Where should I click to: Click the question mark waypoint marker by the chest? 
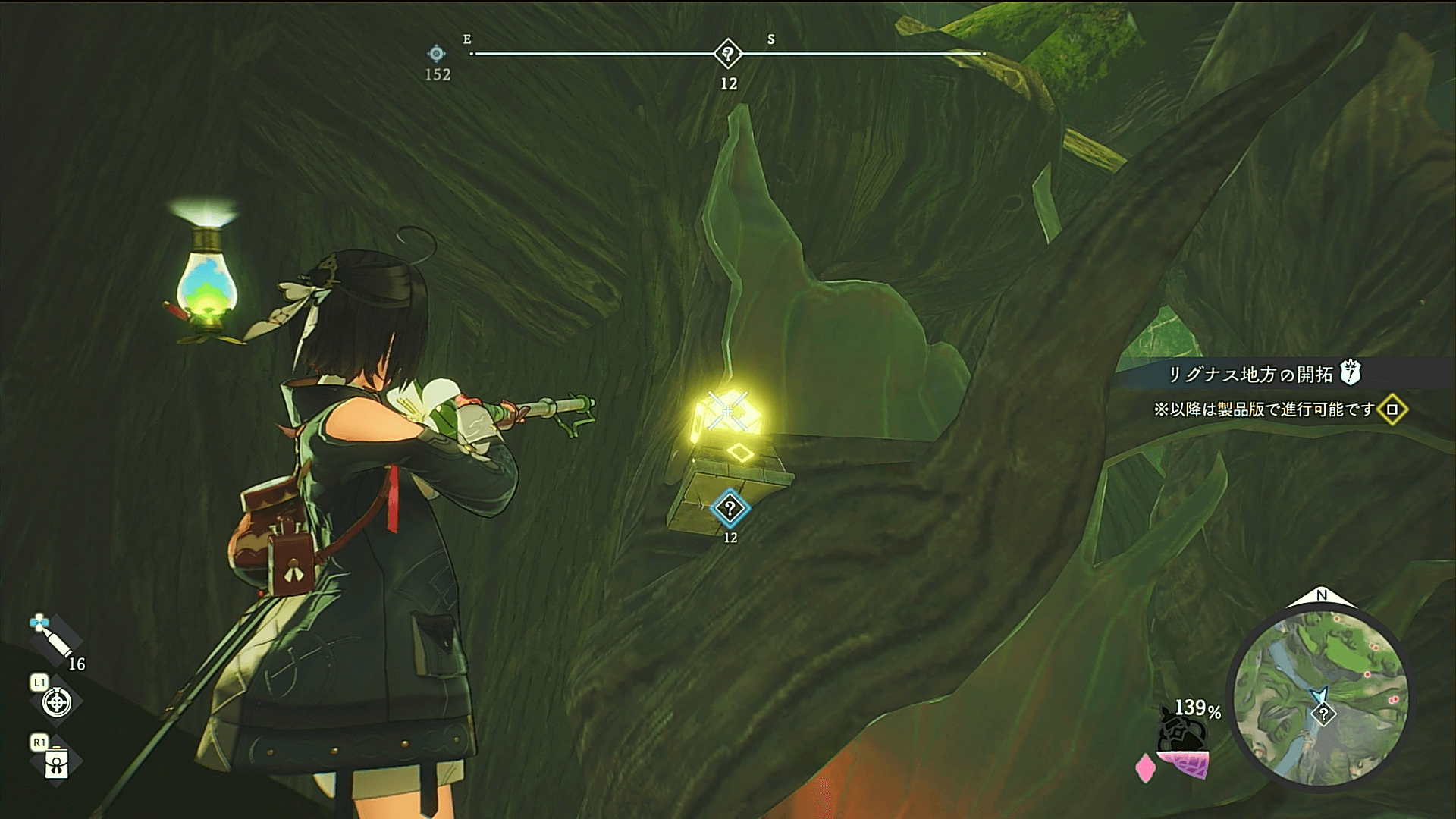pyautogui.click(x=730, y=508)
